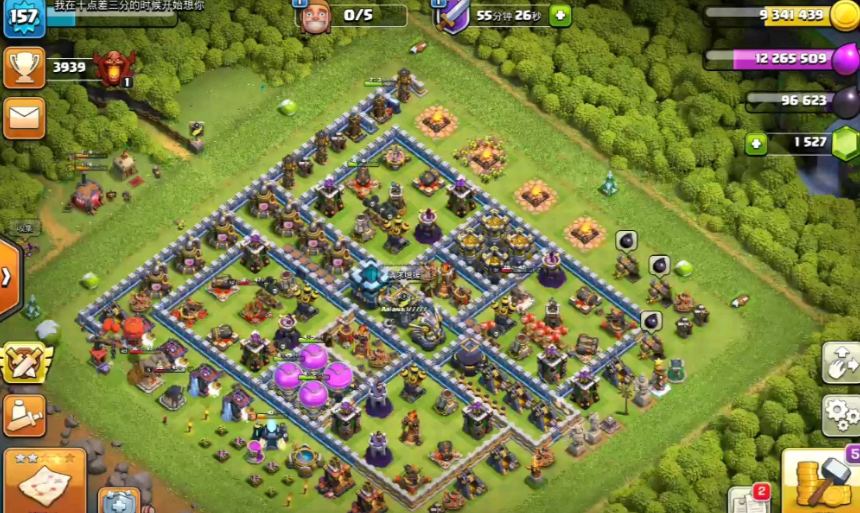Buy gems with the green plus button
This screenshot has height=513, width=860.
[757, 142]
